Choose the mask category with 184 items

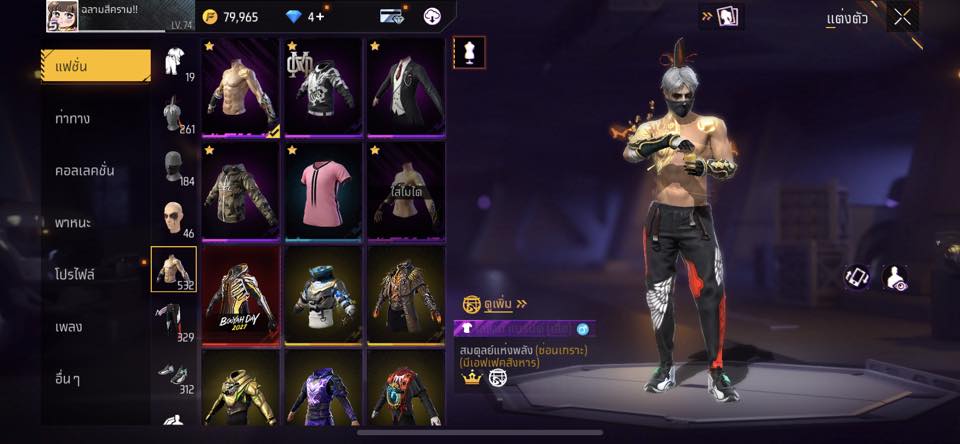[174, 166]
